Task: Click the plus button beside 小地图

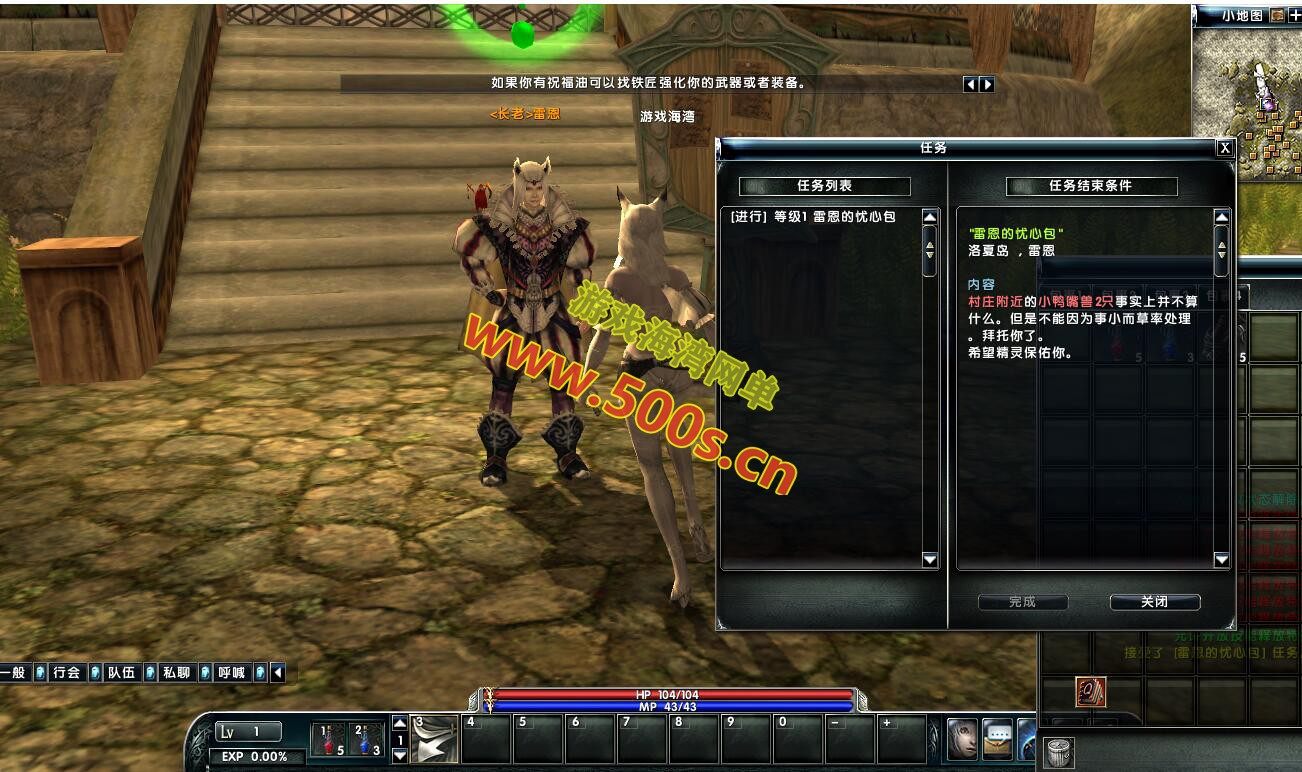Action: (1295, 15)
